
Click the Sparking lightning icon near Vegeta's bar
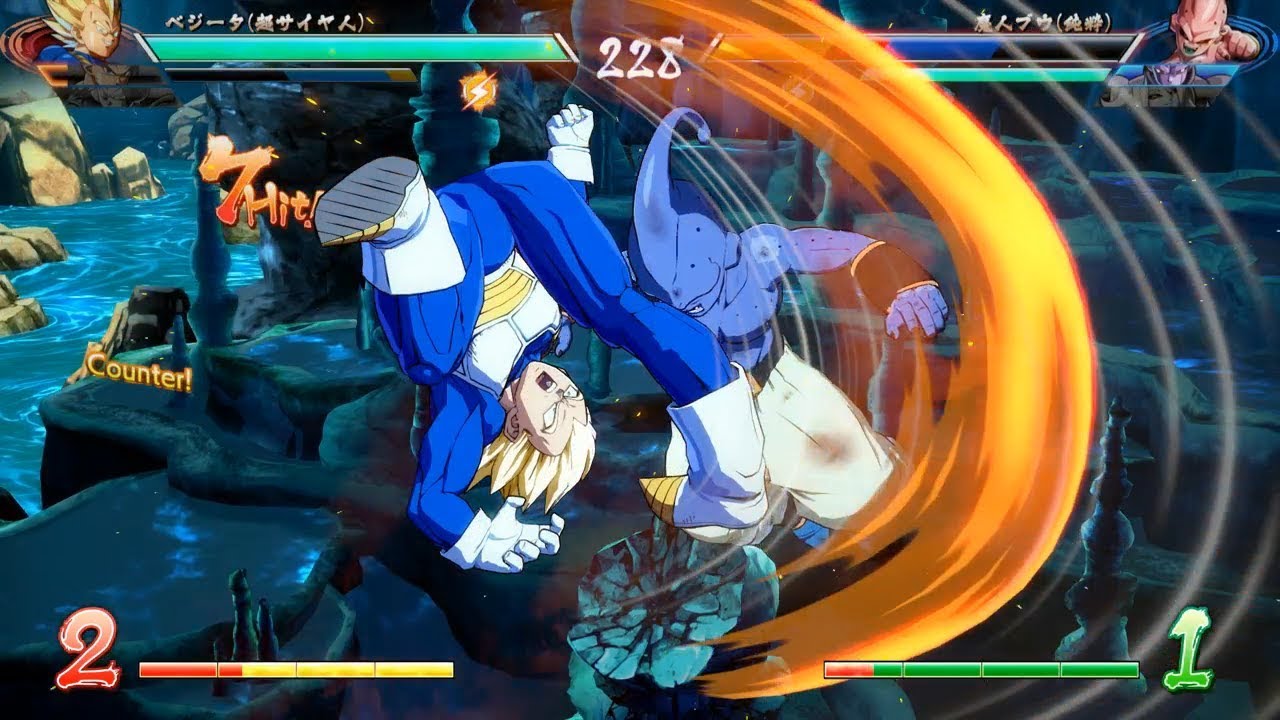point(478,90)
